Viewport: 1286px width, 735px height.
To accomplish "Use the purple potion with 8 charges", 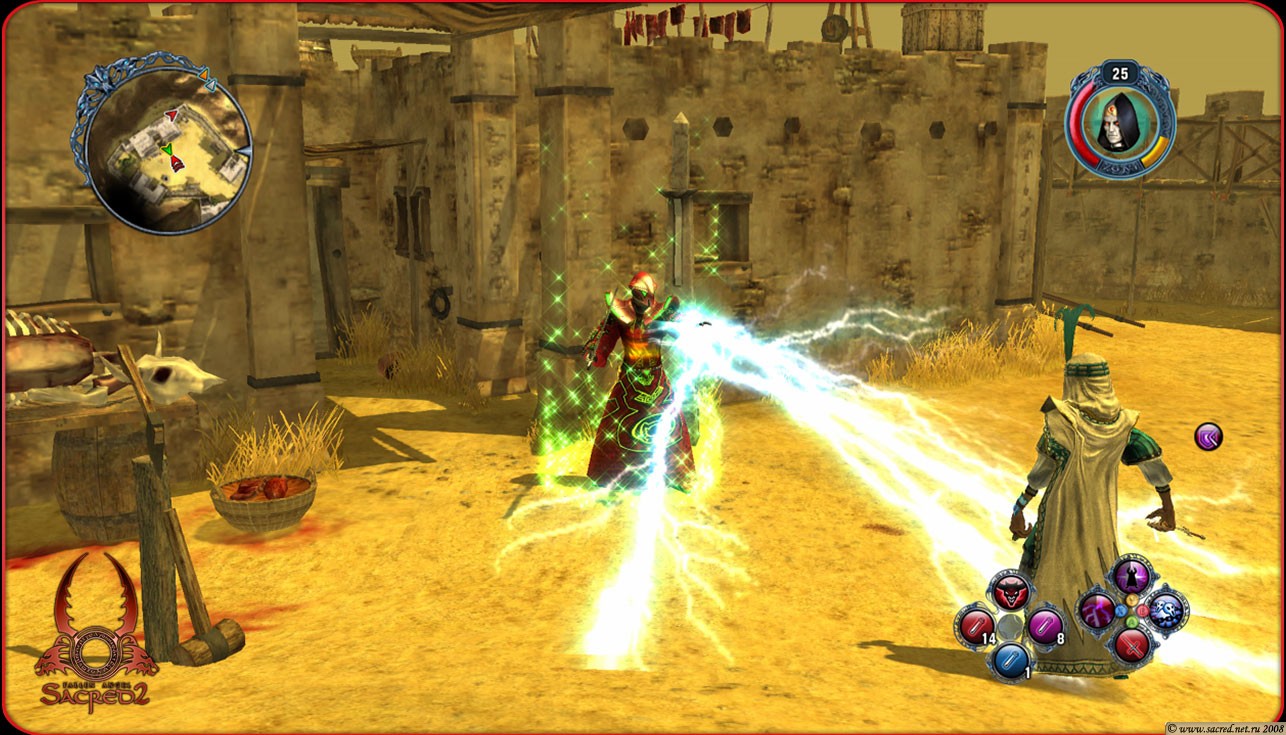I will [x=1046, y=625].
